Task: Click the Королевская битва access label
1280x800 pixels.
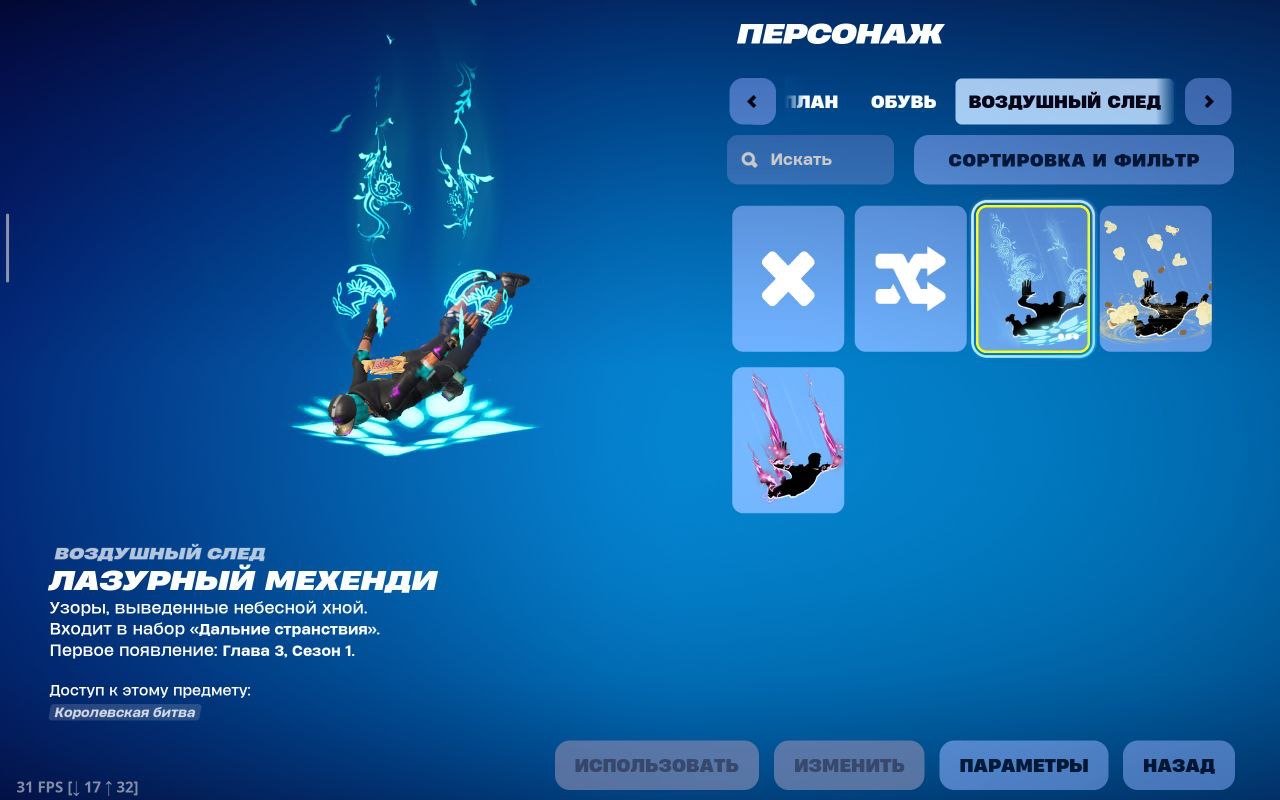Action: [x=125, y=712]
